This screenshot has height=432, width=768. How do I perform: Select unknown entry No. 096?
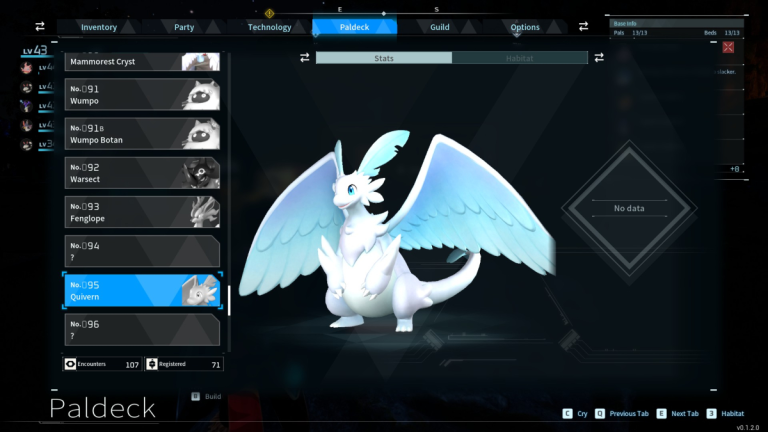tap(142, 329)
